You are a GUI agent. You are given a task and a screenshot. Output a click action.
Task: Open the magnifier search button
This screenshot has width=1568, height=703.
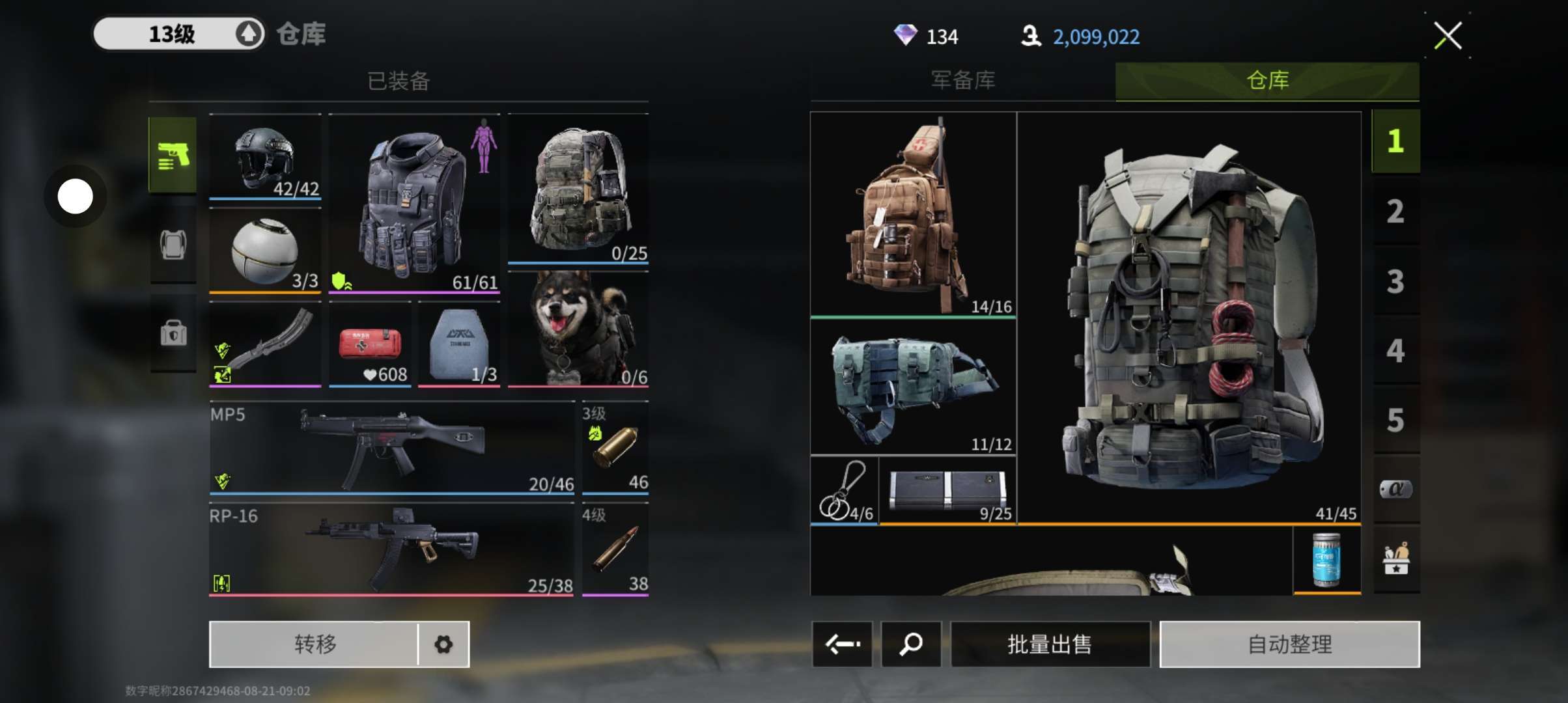tap(910, 644)
